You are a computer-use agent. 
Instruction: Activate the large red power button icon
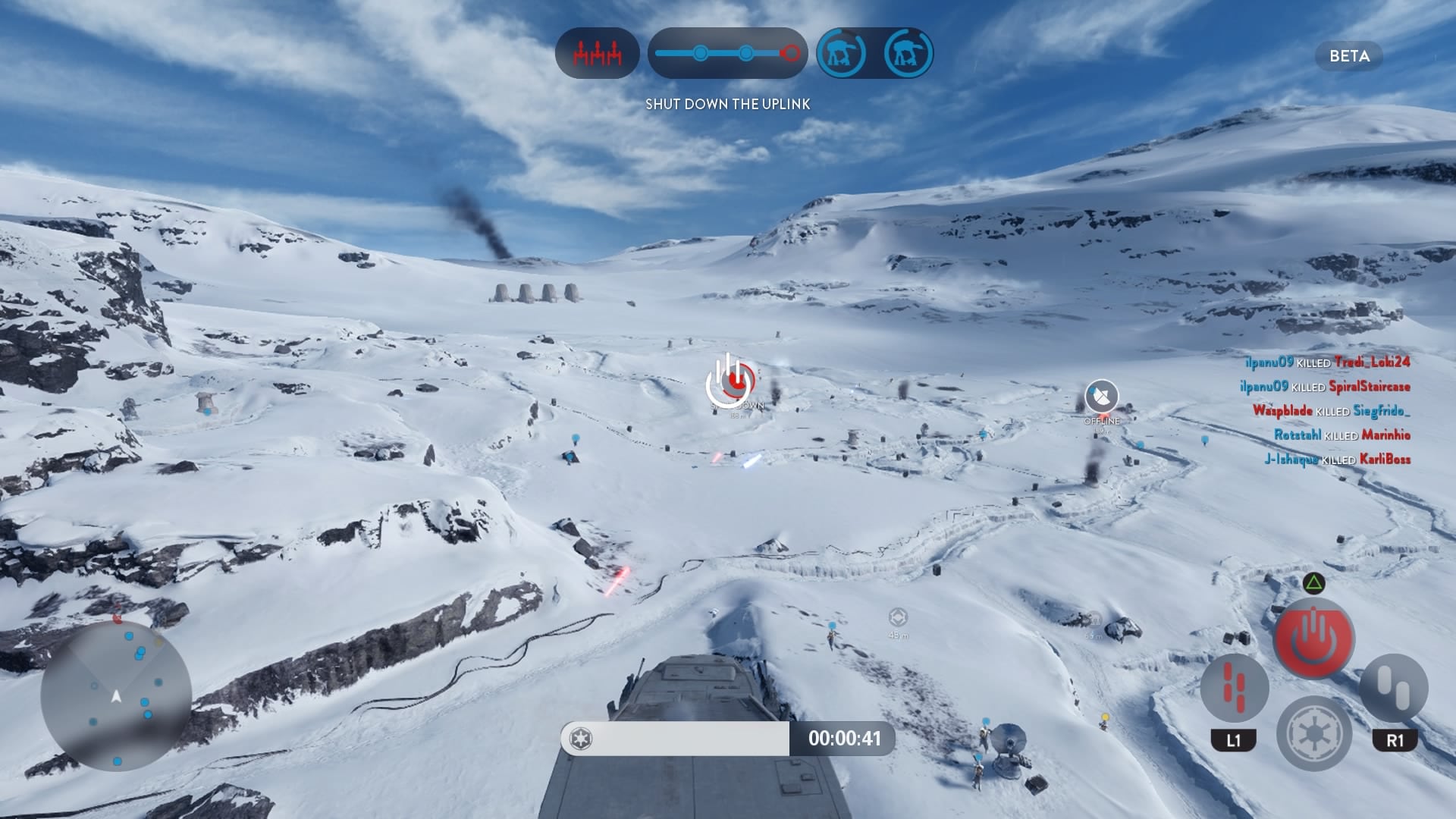[1314, 639]
